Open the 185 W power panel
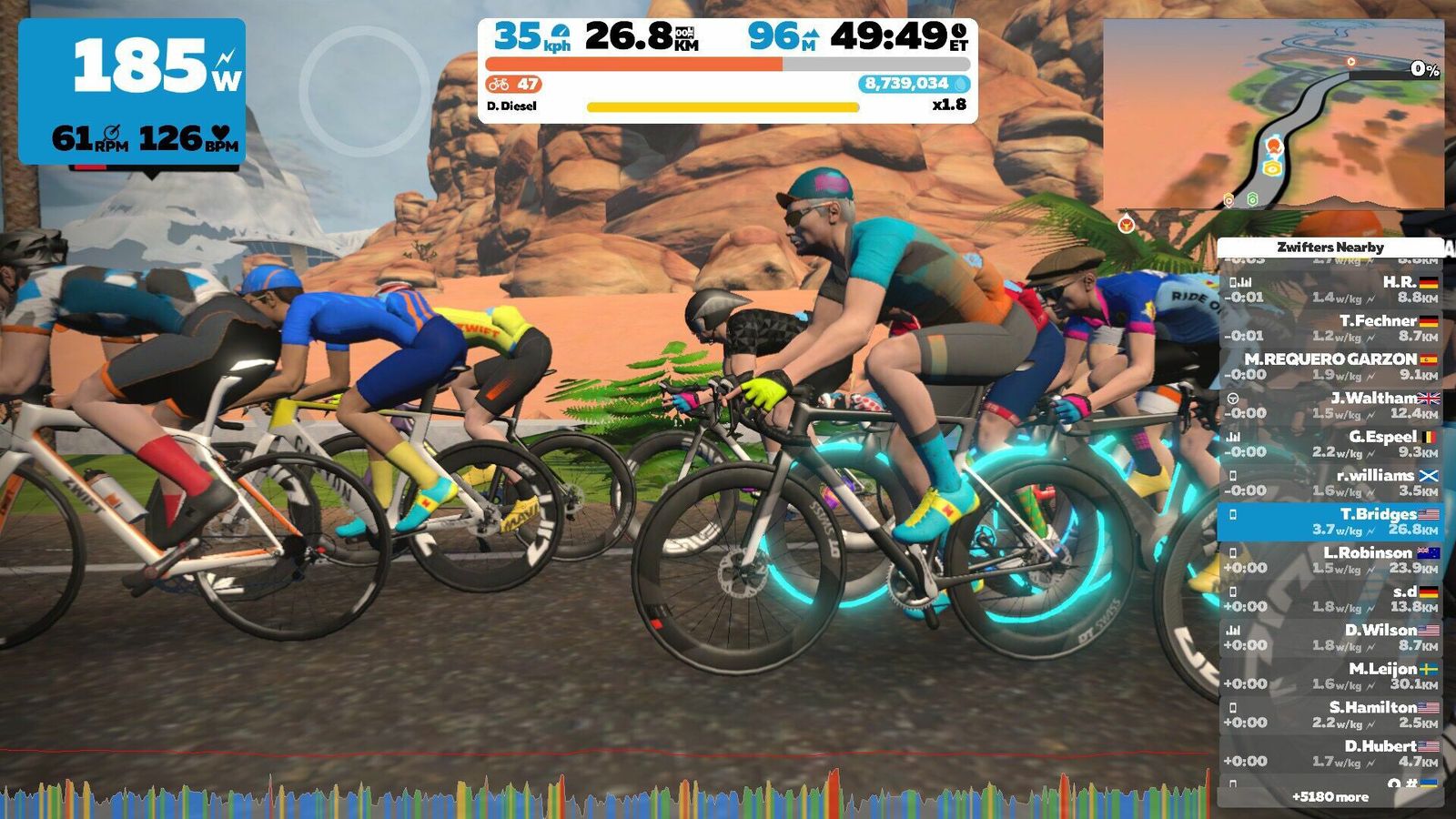The height and width of the screenshot is (819, 1456). (x=132, y=91)
